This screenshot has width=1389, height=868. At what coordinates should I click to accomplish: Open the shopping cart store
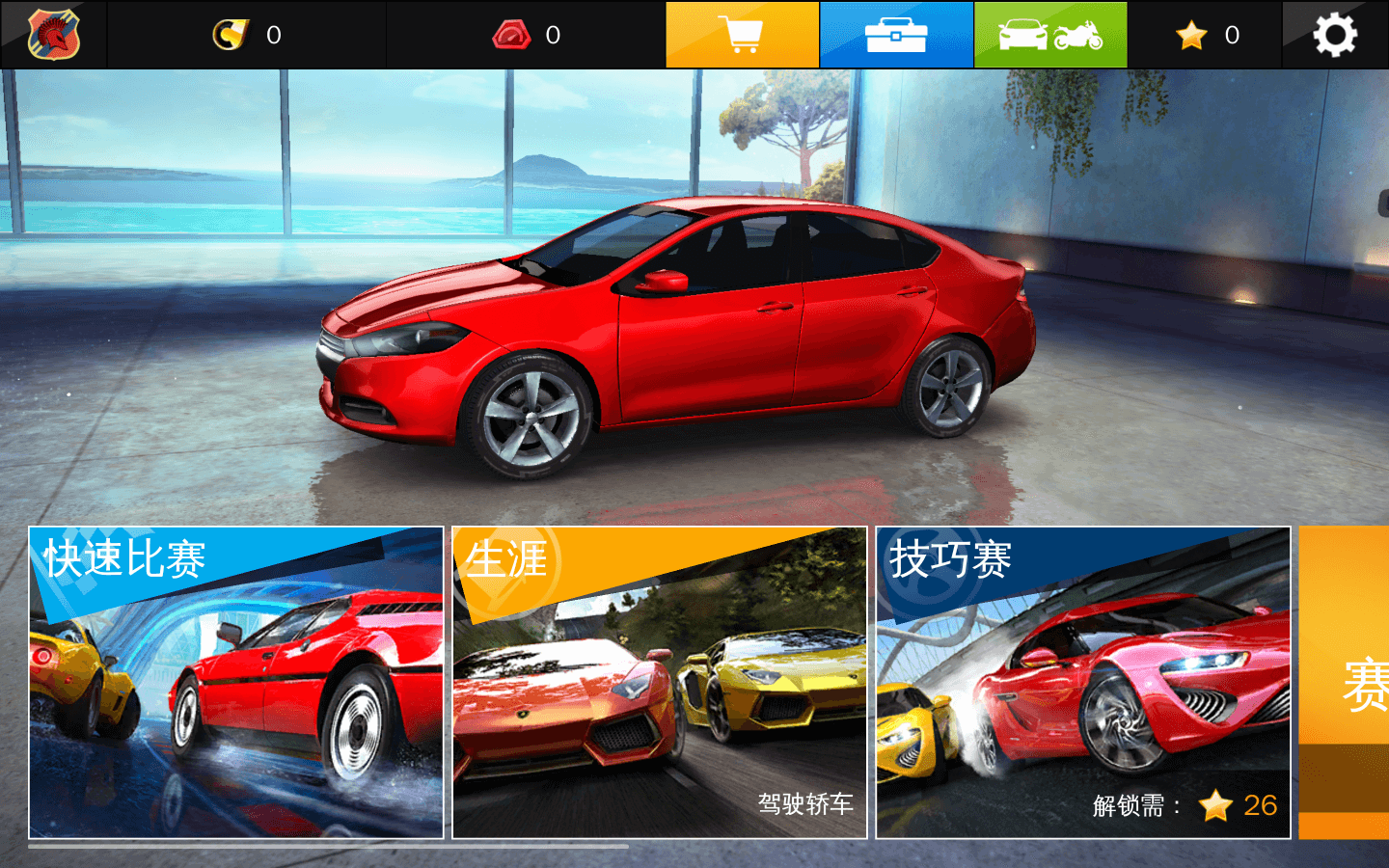point(742,35)
